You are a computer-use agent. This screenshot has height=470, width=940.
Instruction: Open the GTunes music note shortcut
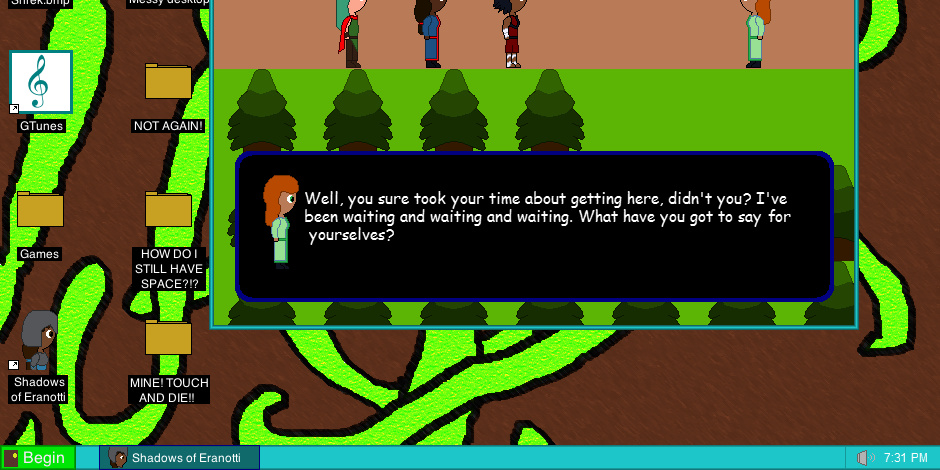41,82
